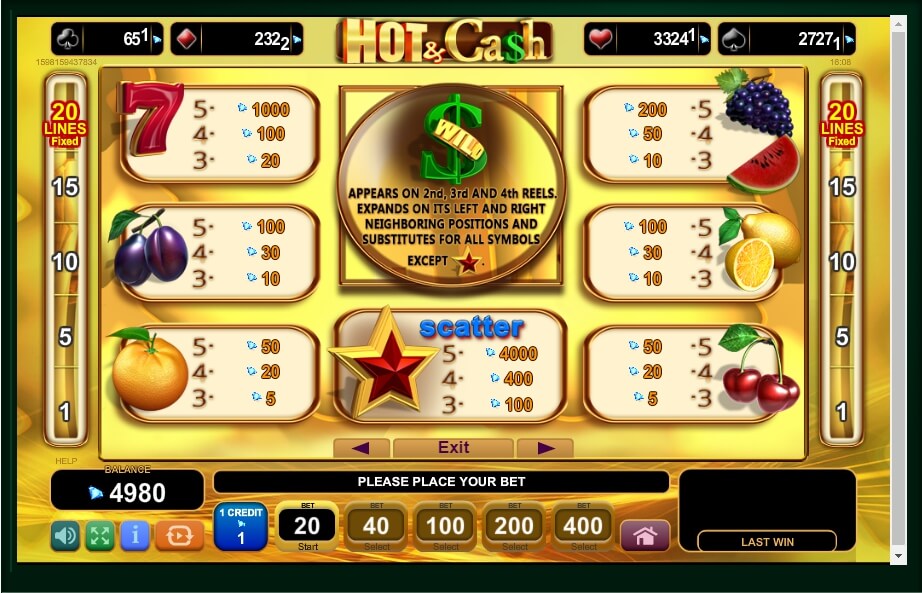Click the diamonds jackpot counter
Image resolution: width=922 pixels, height=593 pixels.
[236, 39]
